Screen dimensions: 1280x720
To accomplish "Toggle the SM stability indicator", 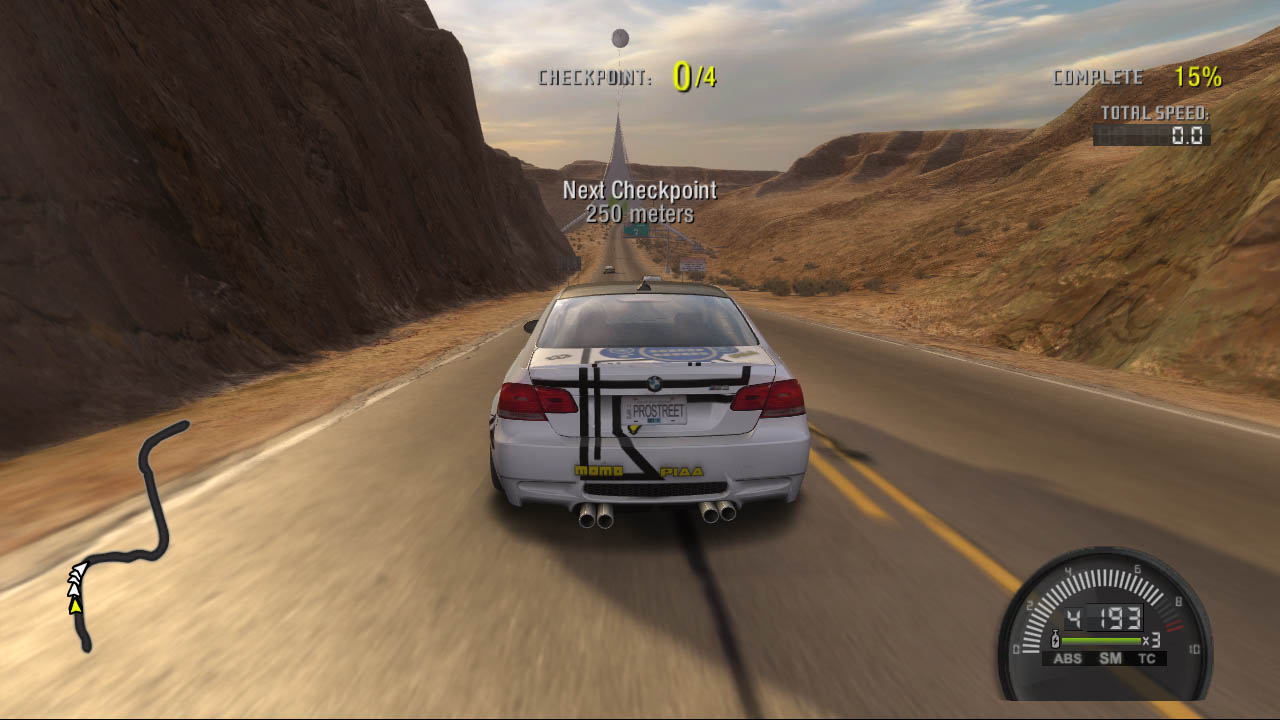I will (1110, 658).
